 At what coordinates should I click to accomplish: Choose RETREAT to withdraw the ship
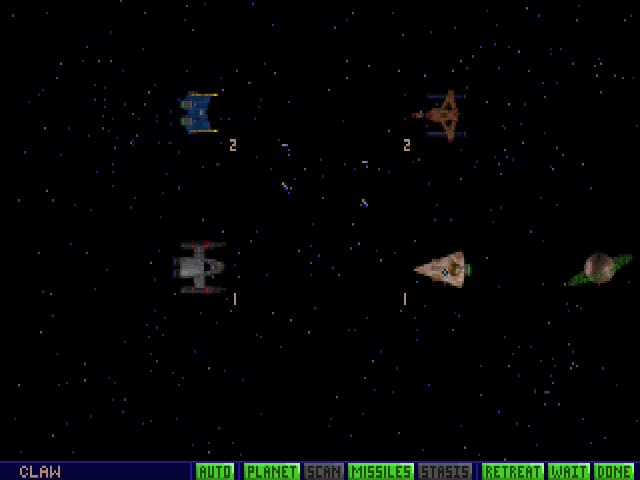coord(512,471)
